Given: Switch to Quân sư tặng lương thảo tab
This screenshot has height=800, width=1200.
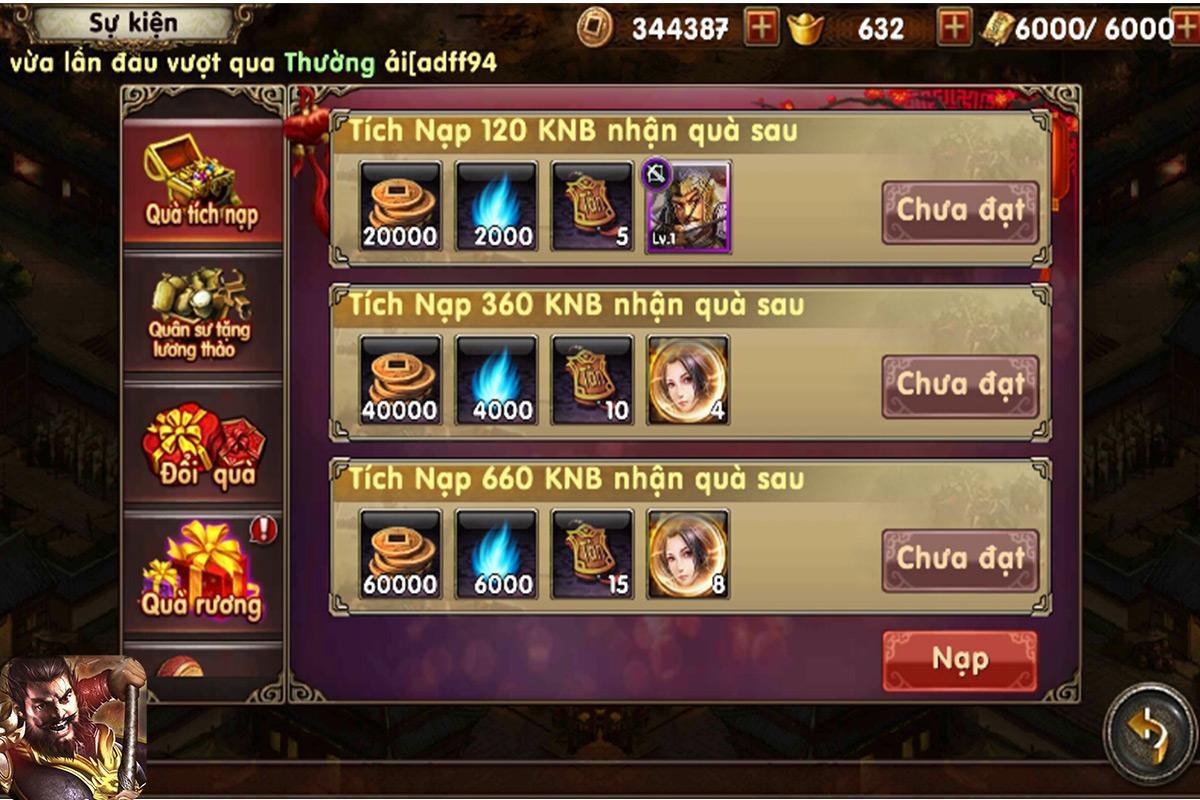Looking at the screenshot, I should click(201, 313).
